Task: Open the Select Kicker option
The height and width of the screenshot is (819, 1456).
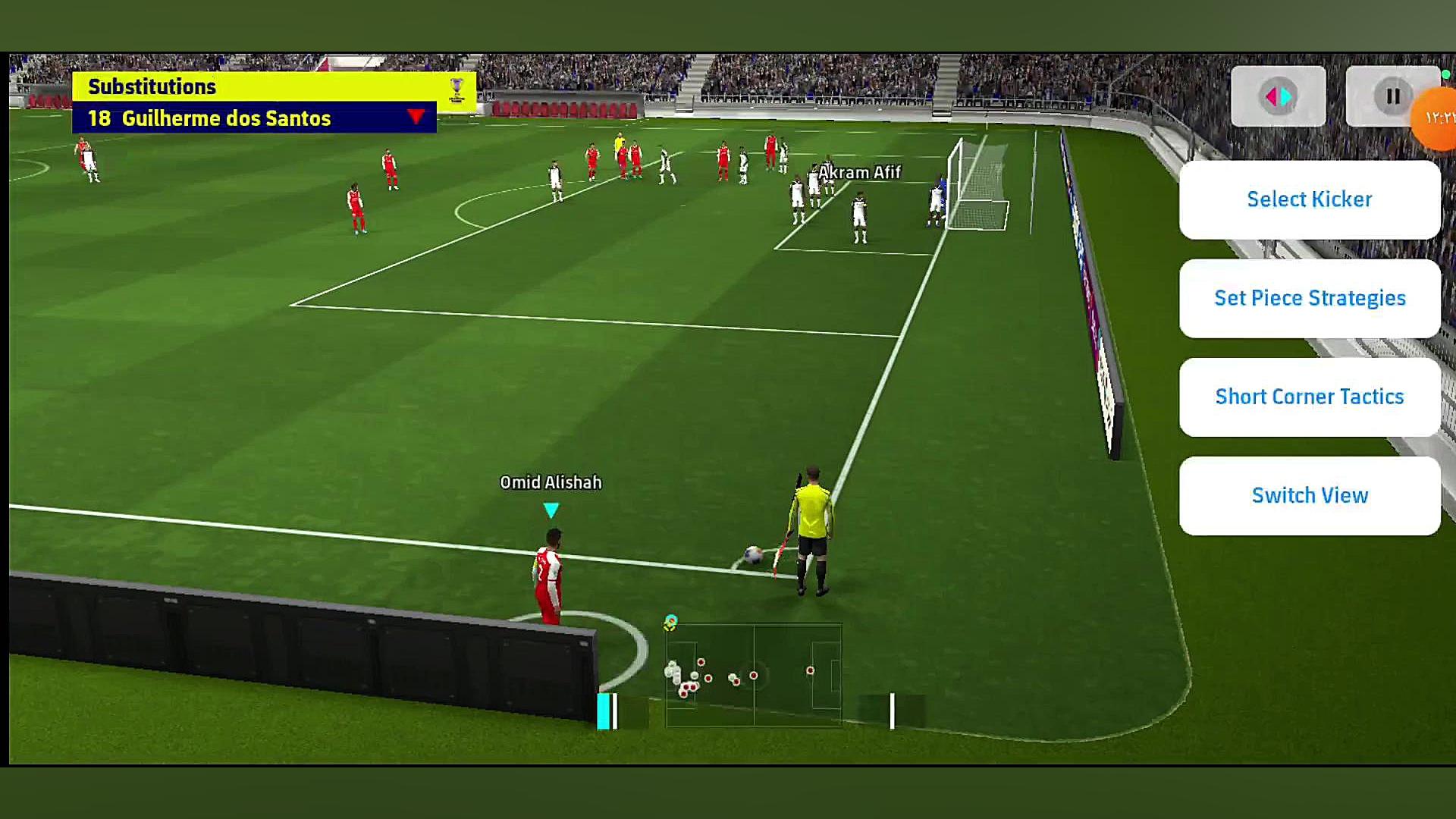Action: coord(1309,199)
